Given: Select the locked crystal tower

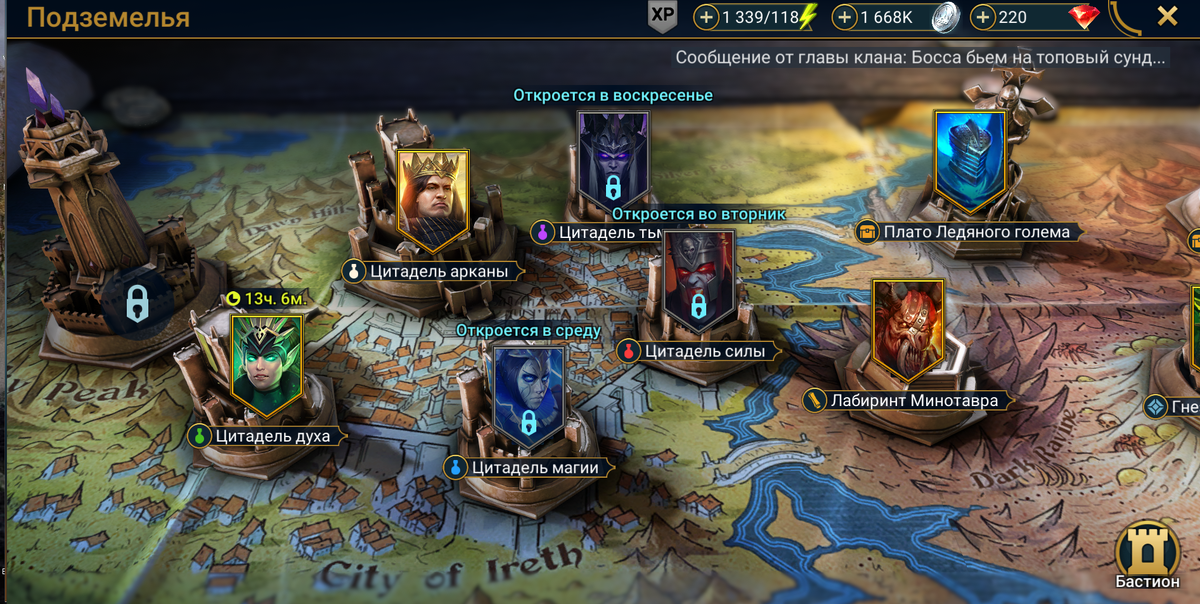Looking at the screenshot, I should [138, 302].
